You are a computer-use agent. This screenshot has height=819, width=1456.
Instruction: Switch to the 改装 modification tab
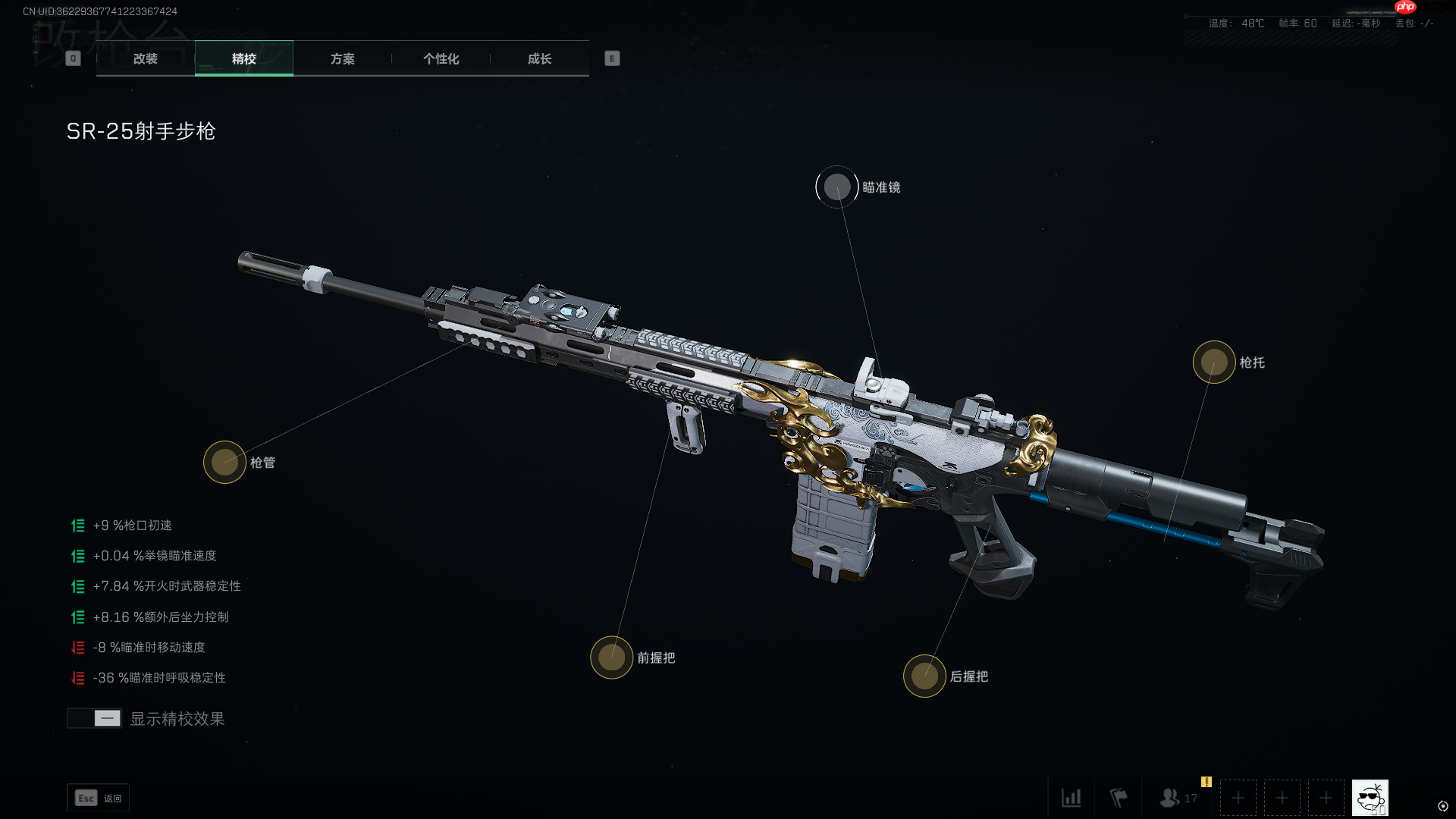click(x=144, y=58)
